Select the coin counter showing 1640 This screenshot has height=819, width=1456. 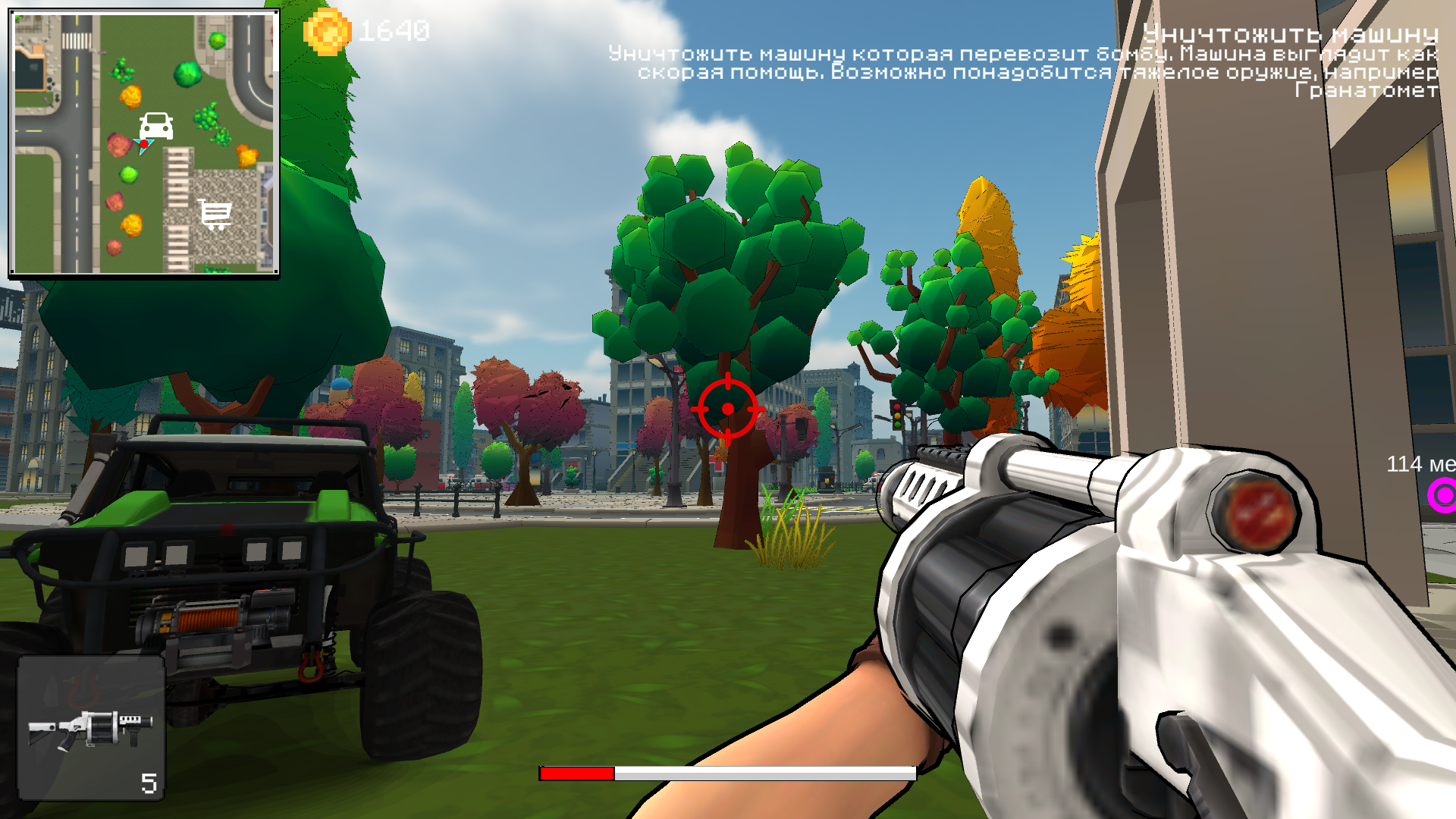click(x=394, y=31)
